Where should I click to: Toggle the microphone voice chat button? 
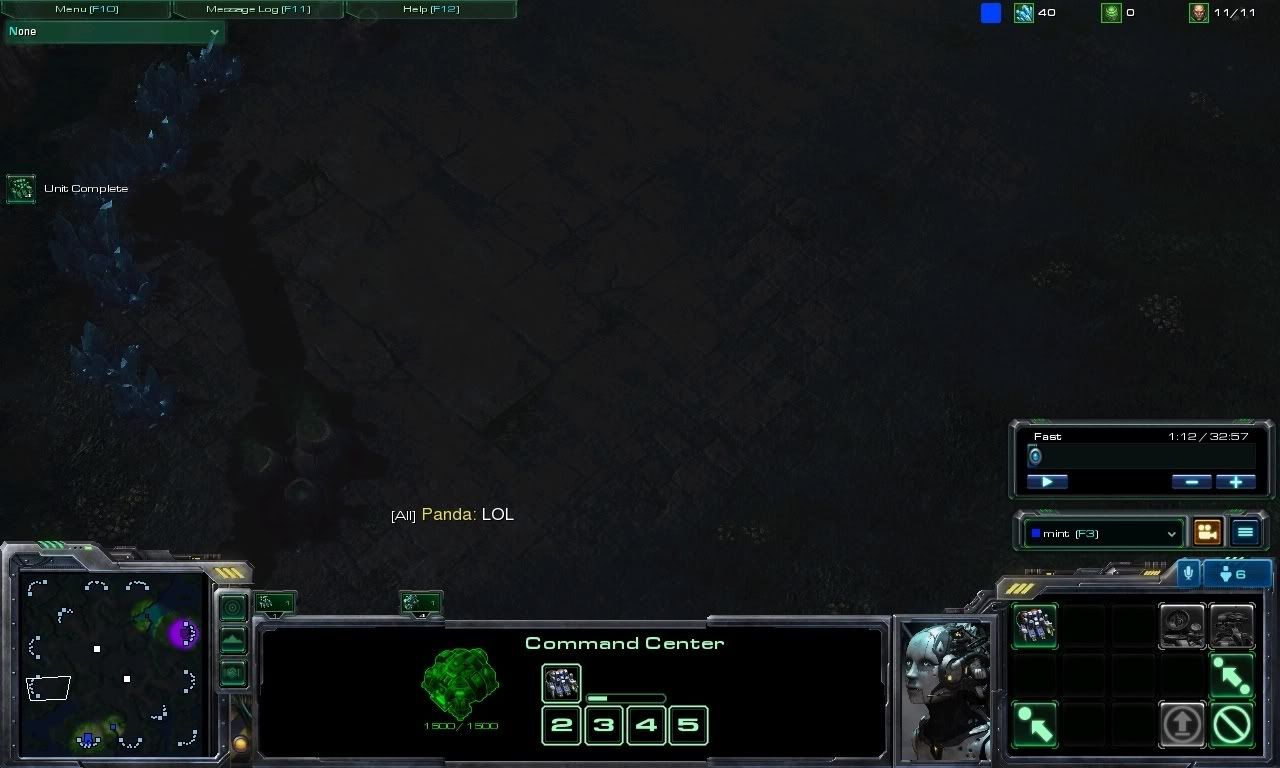(1188, 574)
